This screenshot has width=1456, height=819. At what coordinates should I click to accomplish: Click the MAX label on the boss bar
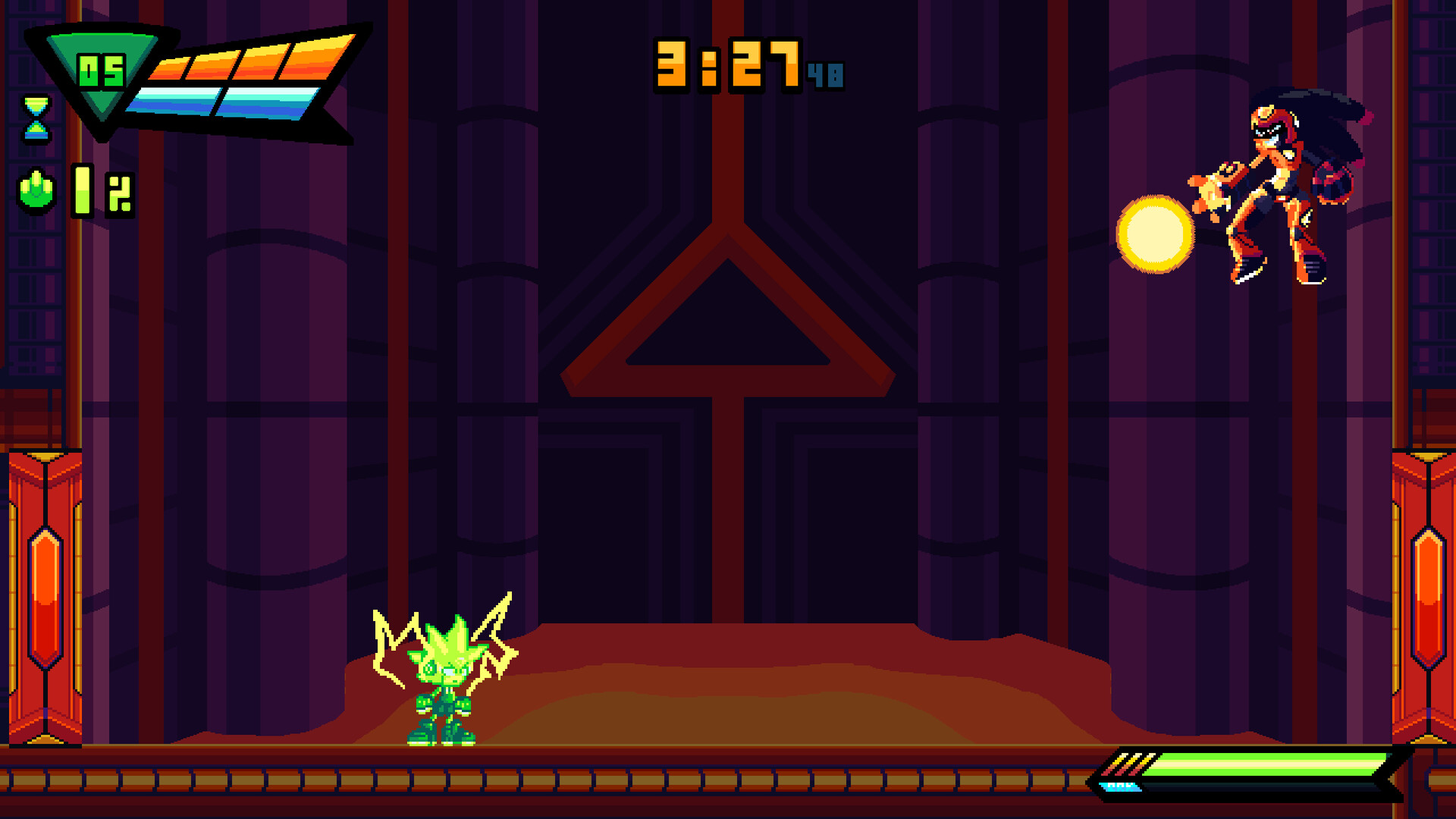coord(1119,786)
